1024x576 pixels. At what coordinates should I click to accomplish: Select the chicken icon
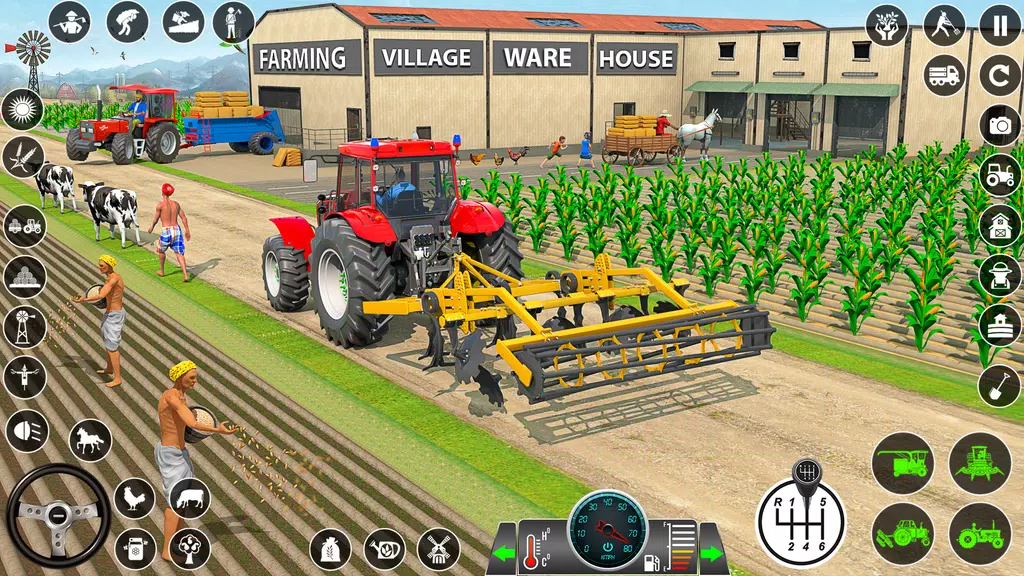point(134,498)
